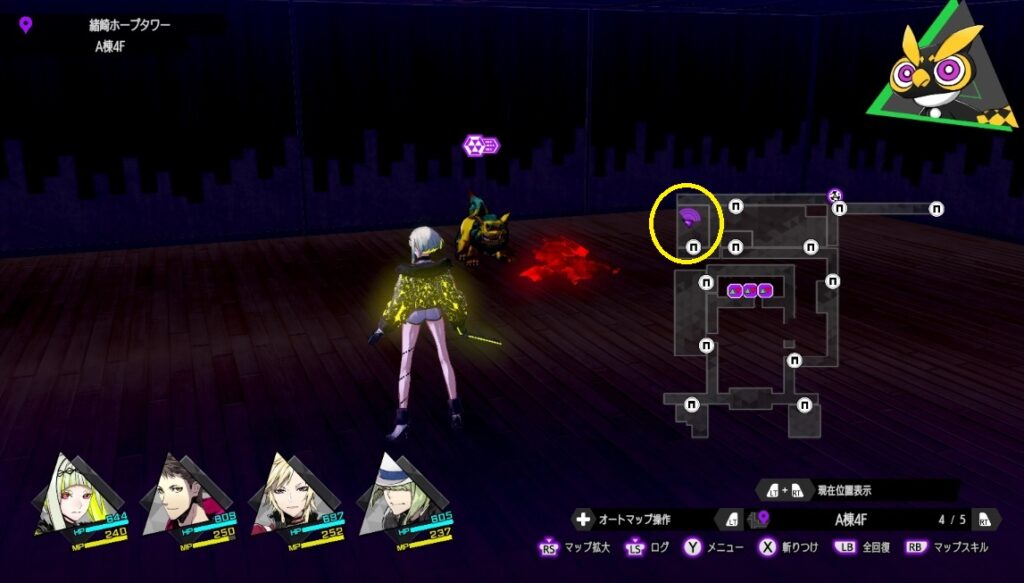Select the three purple icons cluster on the map
Image resolution: width=1024 pixels, height=583 pixels.
pos(749,290)
